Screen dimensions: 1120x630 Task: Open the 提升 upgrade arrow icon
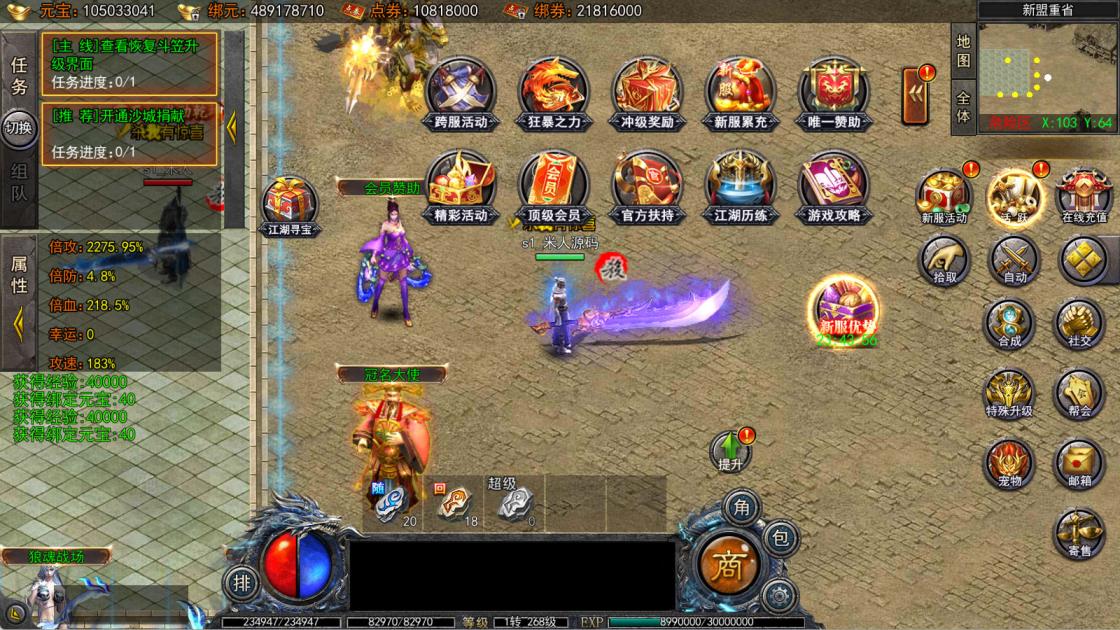731,450
